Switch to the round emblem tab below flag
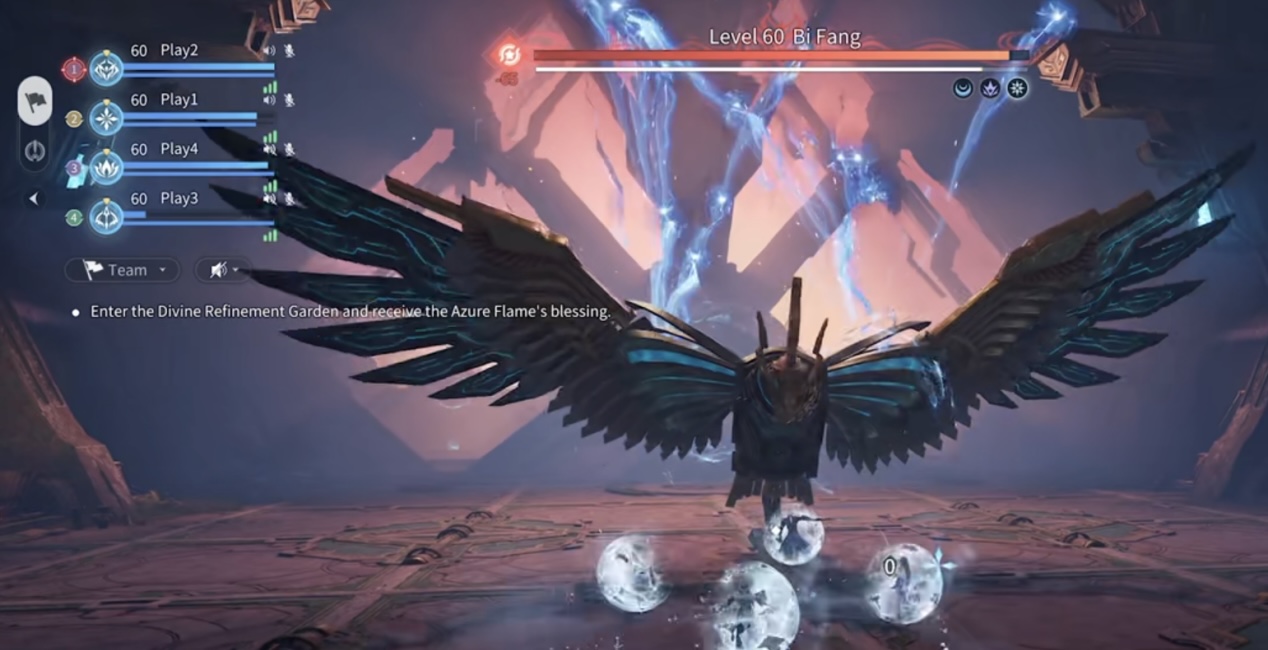 click(x=36, y=152)
